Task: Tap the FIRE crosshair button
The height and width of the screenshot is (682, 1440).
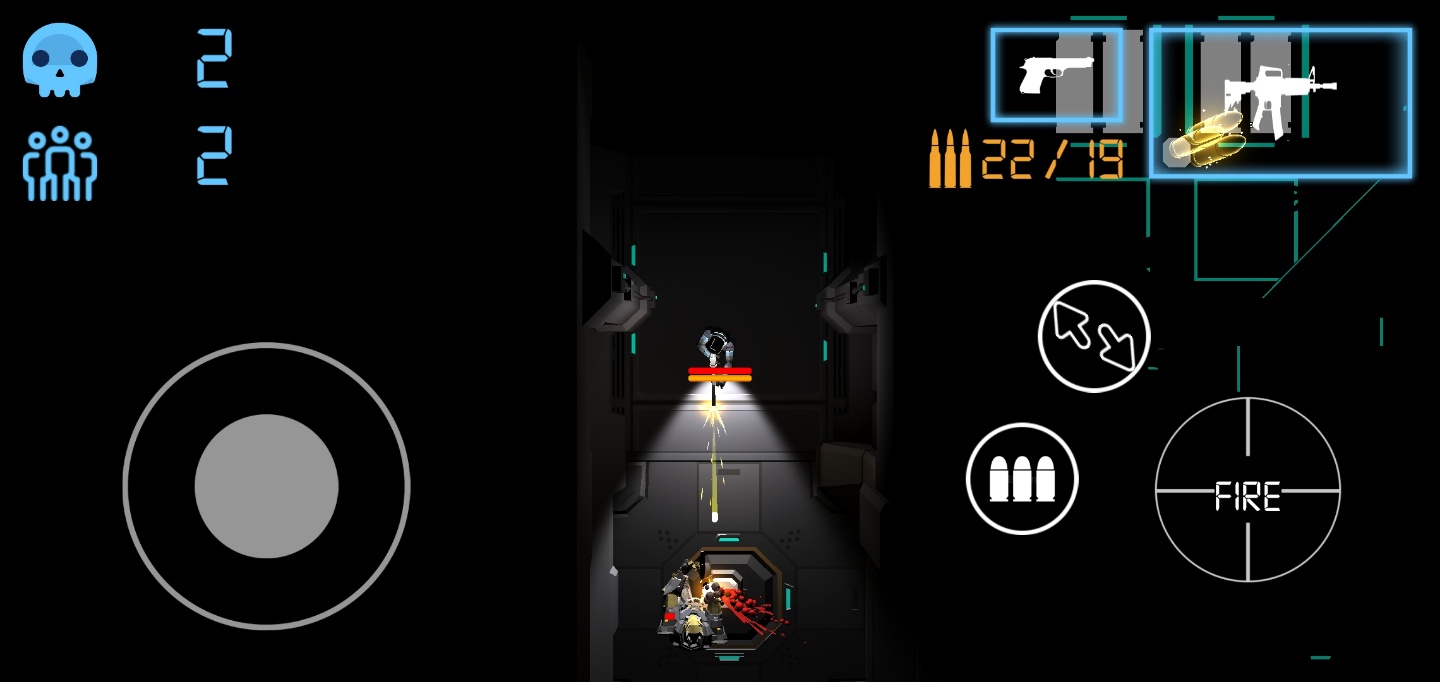Action: [x=1247, y=490]
